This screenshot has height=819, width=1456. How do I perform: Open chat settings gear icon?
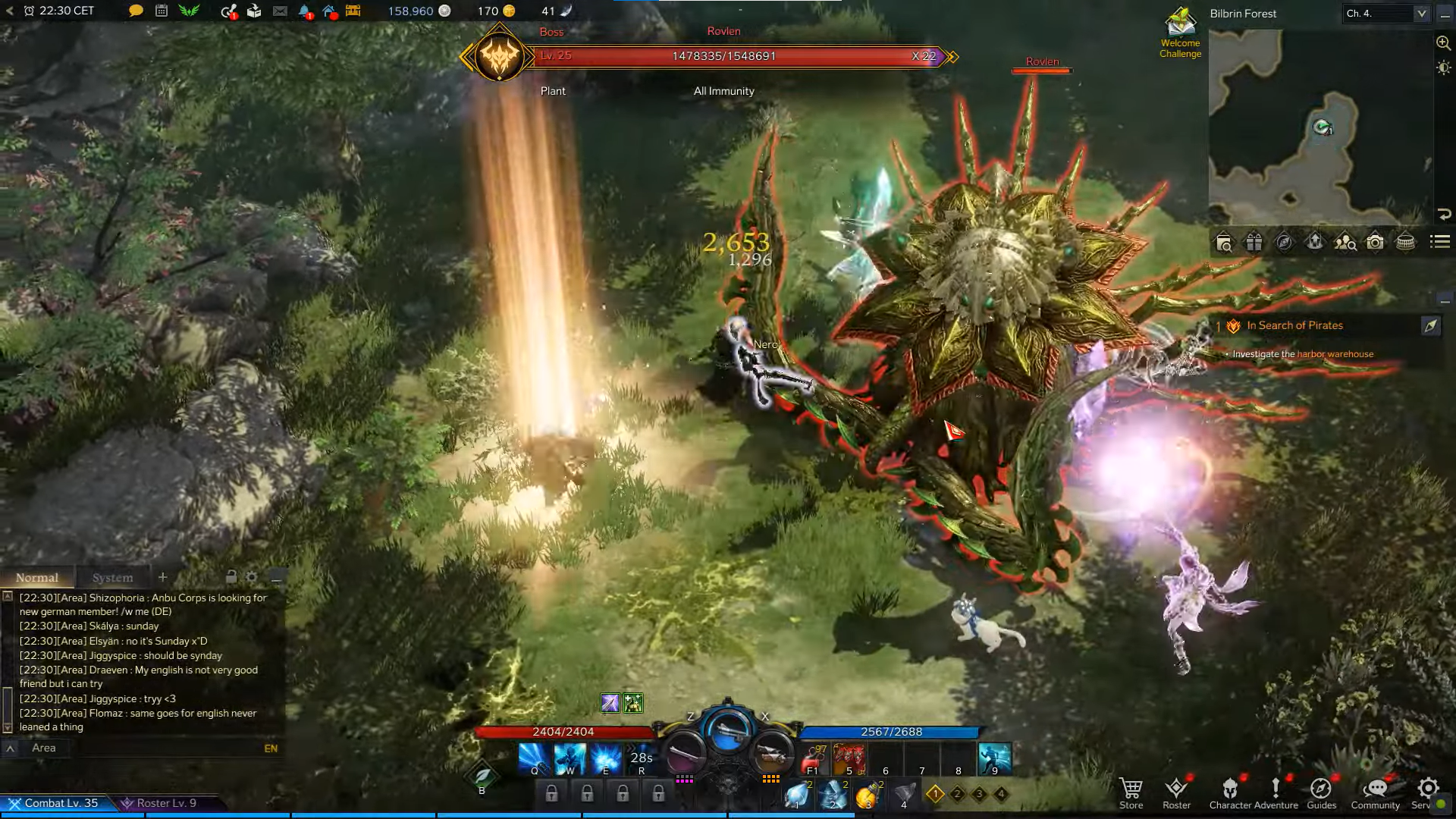252,577
